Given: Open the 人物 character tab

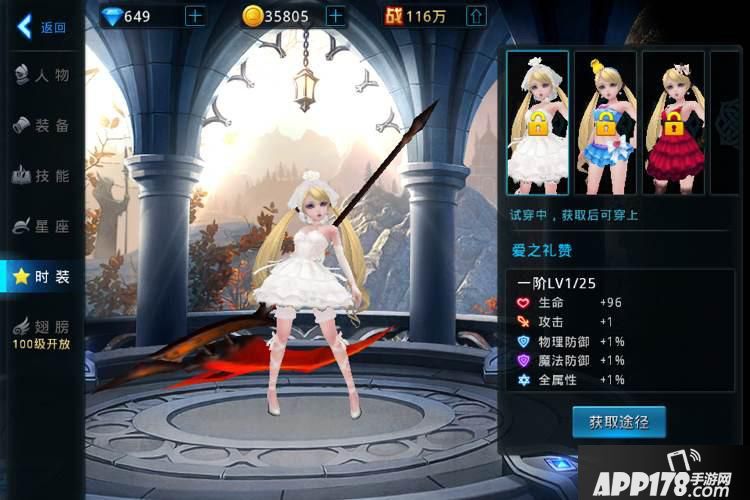Looking at the screenshot, I should tap(42, 75).
